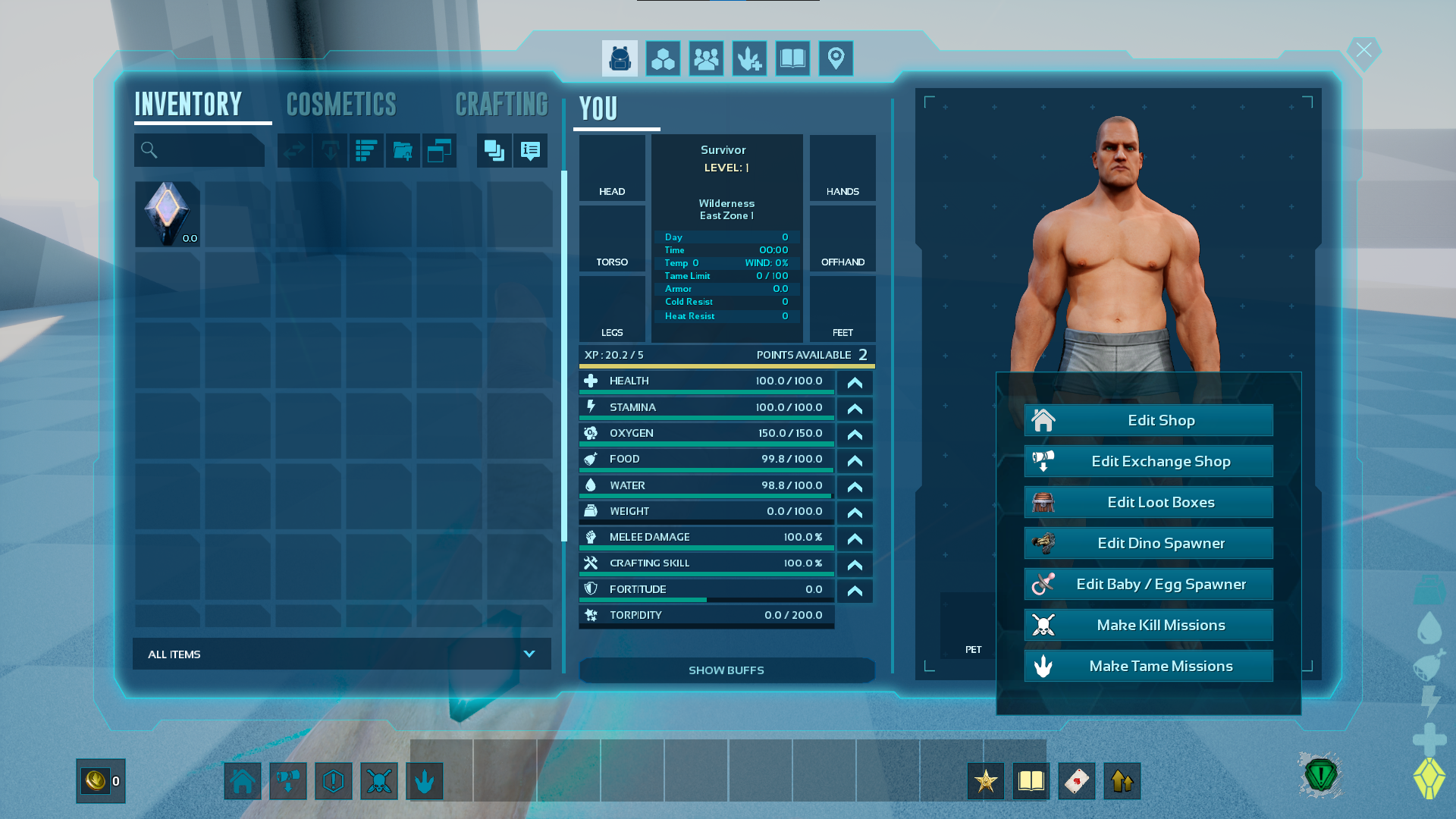Click the skull kill missions icon in bottom bar

click(379, 780)
